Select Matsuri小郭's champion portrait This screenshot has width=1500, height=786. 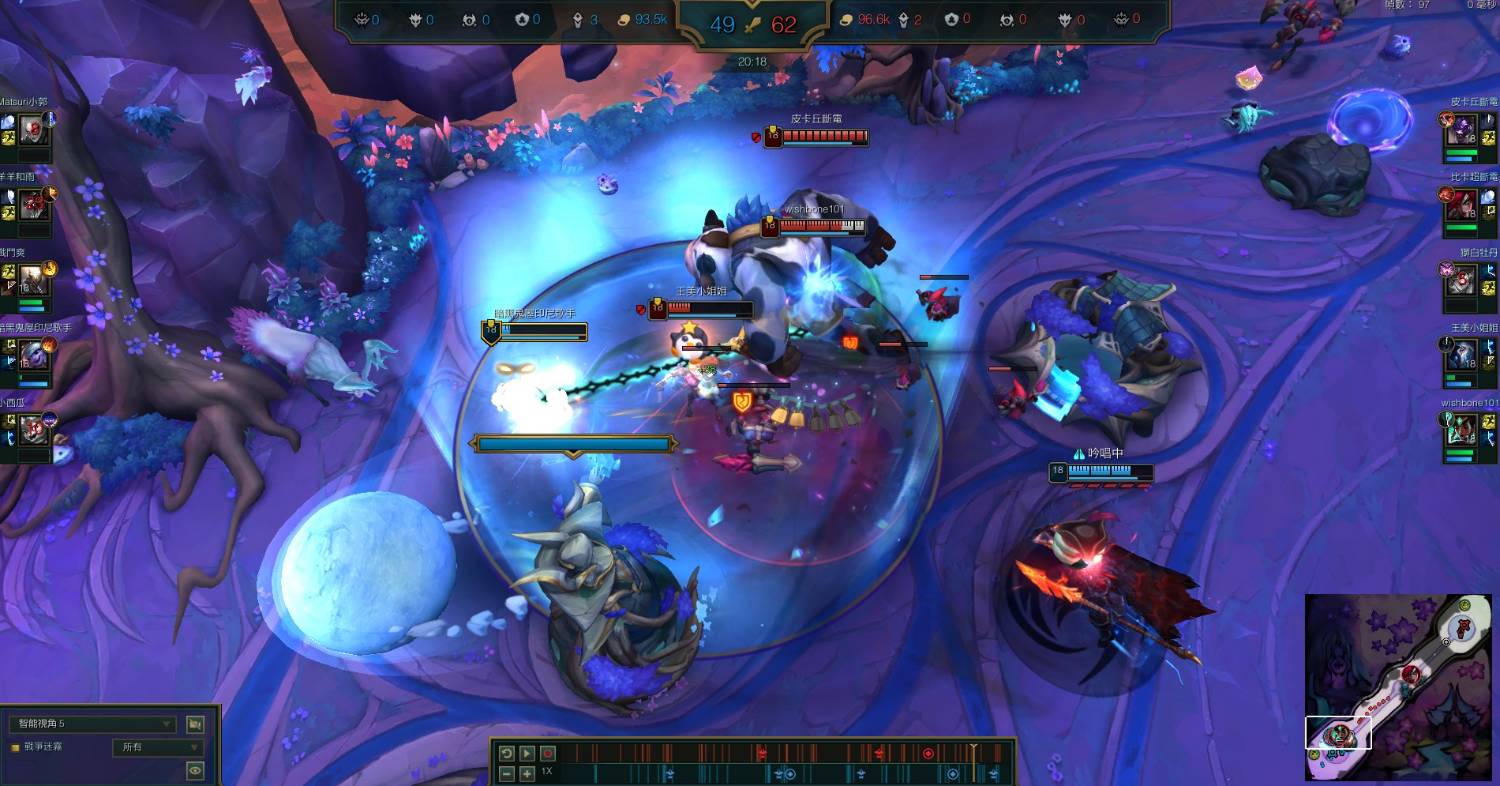tap(33, 129)
